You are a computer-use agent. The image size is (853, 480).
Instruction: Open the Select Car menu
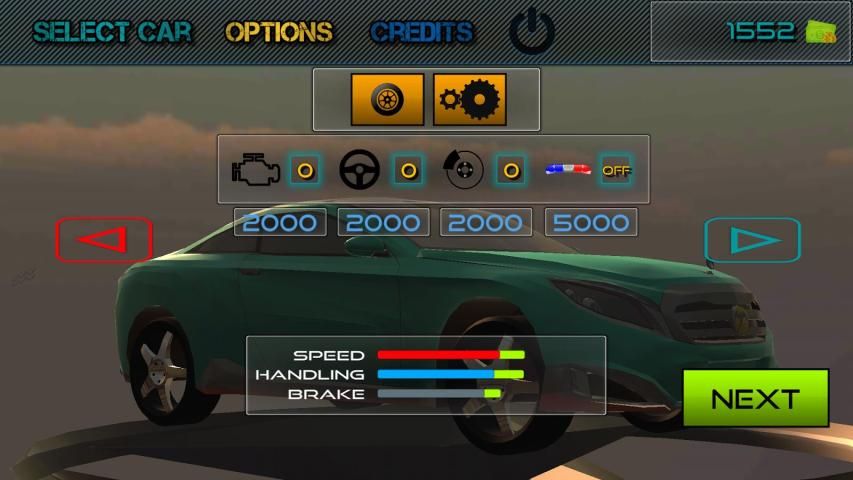111,32
